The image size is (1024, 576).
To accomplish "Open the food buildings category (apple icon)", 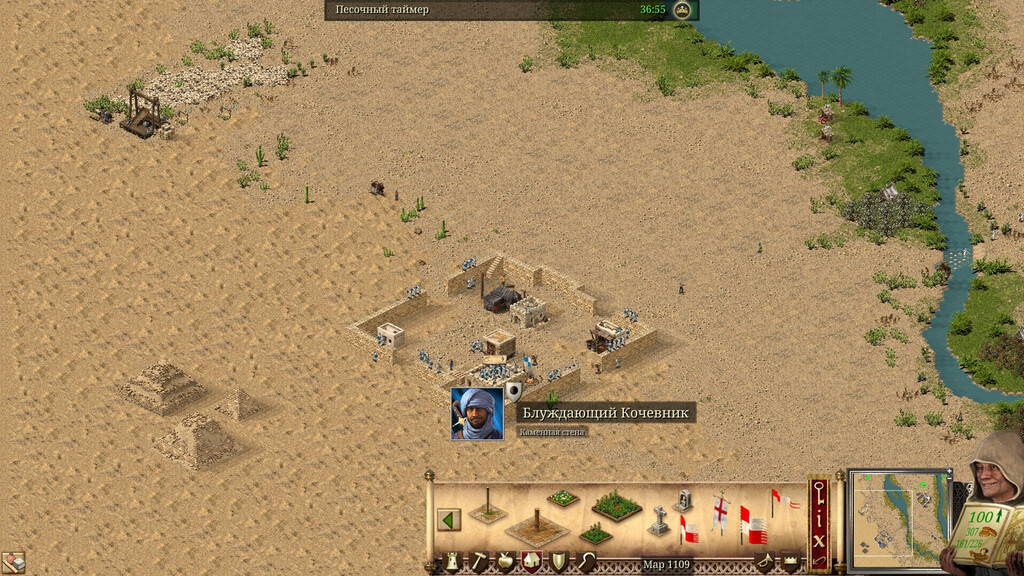I will 506,562.
